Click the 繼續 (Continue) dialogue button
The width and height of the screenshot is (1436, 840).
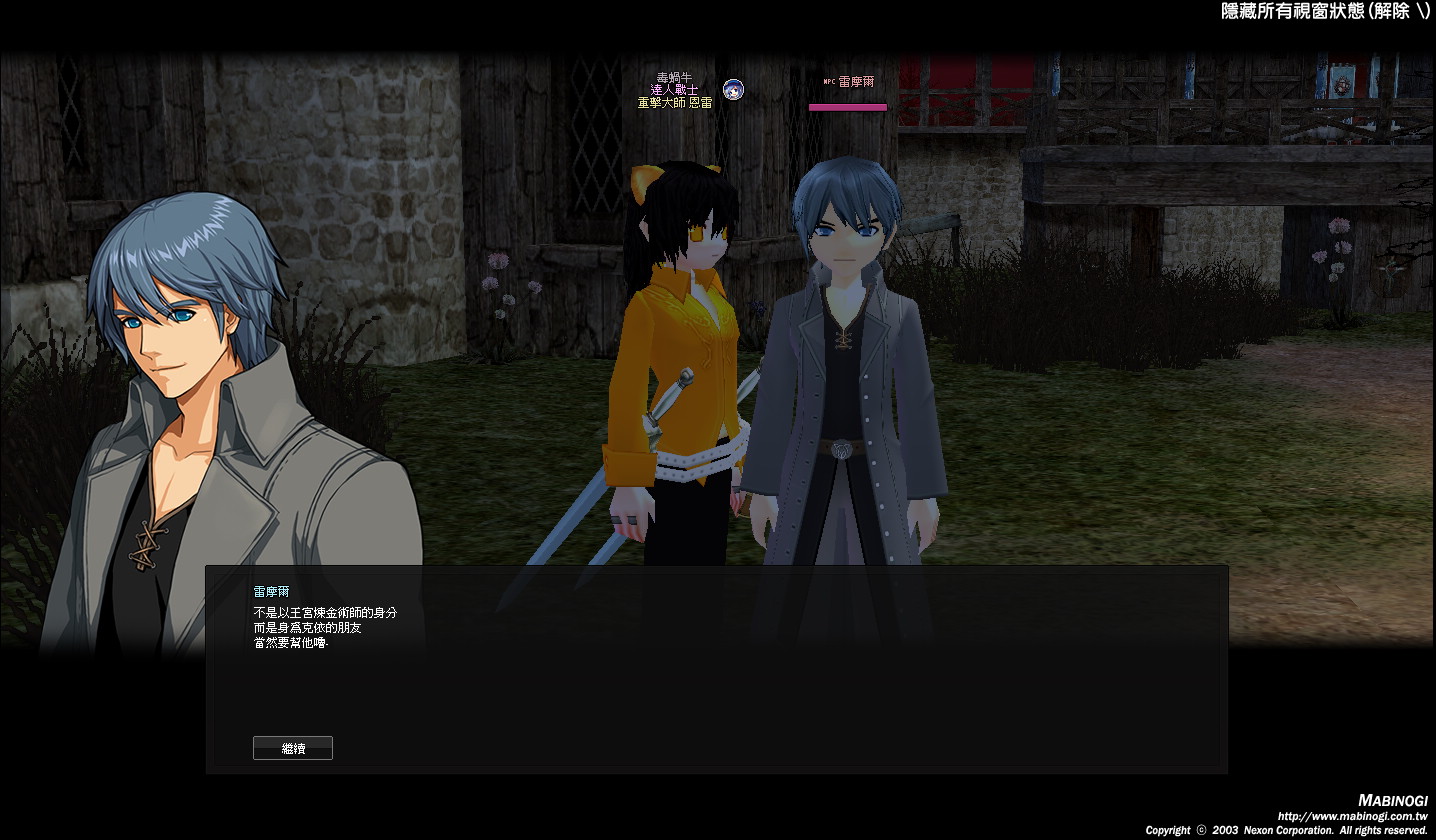[293, 748]
